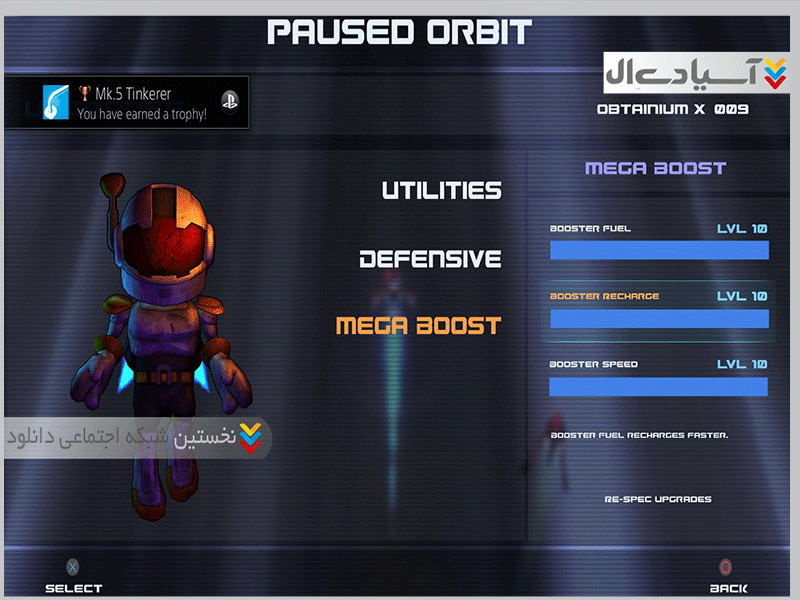Choose the Mega Boost category
This screenshot has height=600, width=800.
[418, 326]
